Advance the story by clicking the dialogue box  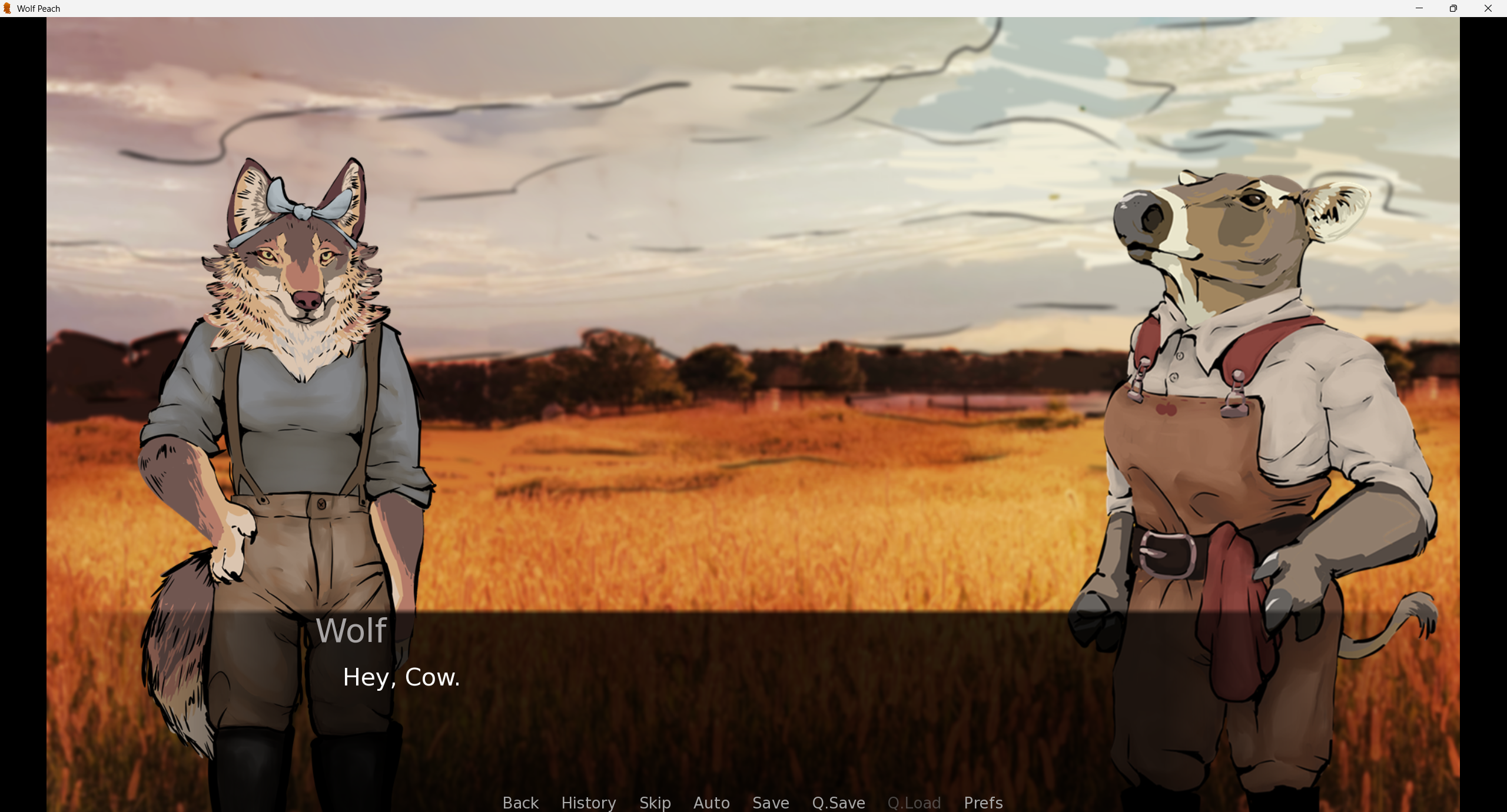coord(753,677)
